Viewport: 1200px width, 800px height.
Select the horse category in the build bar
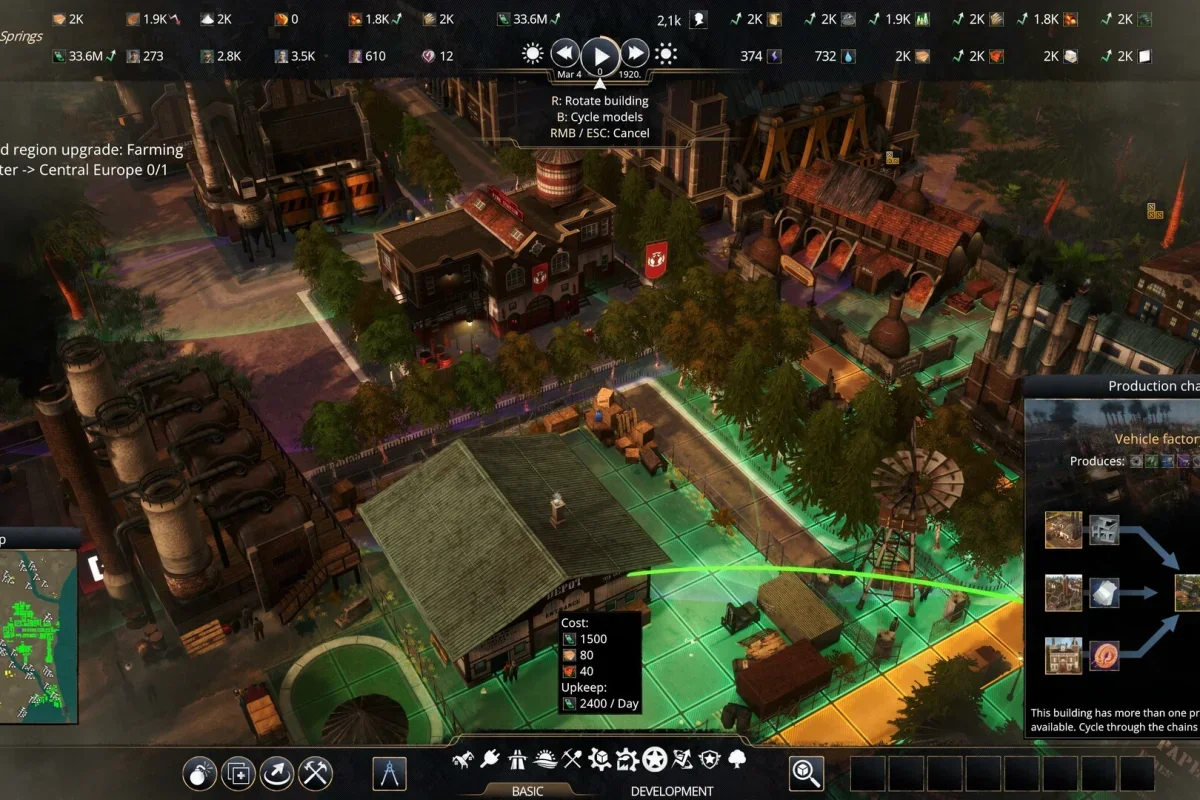(x=463, y=760)
